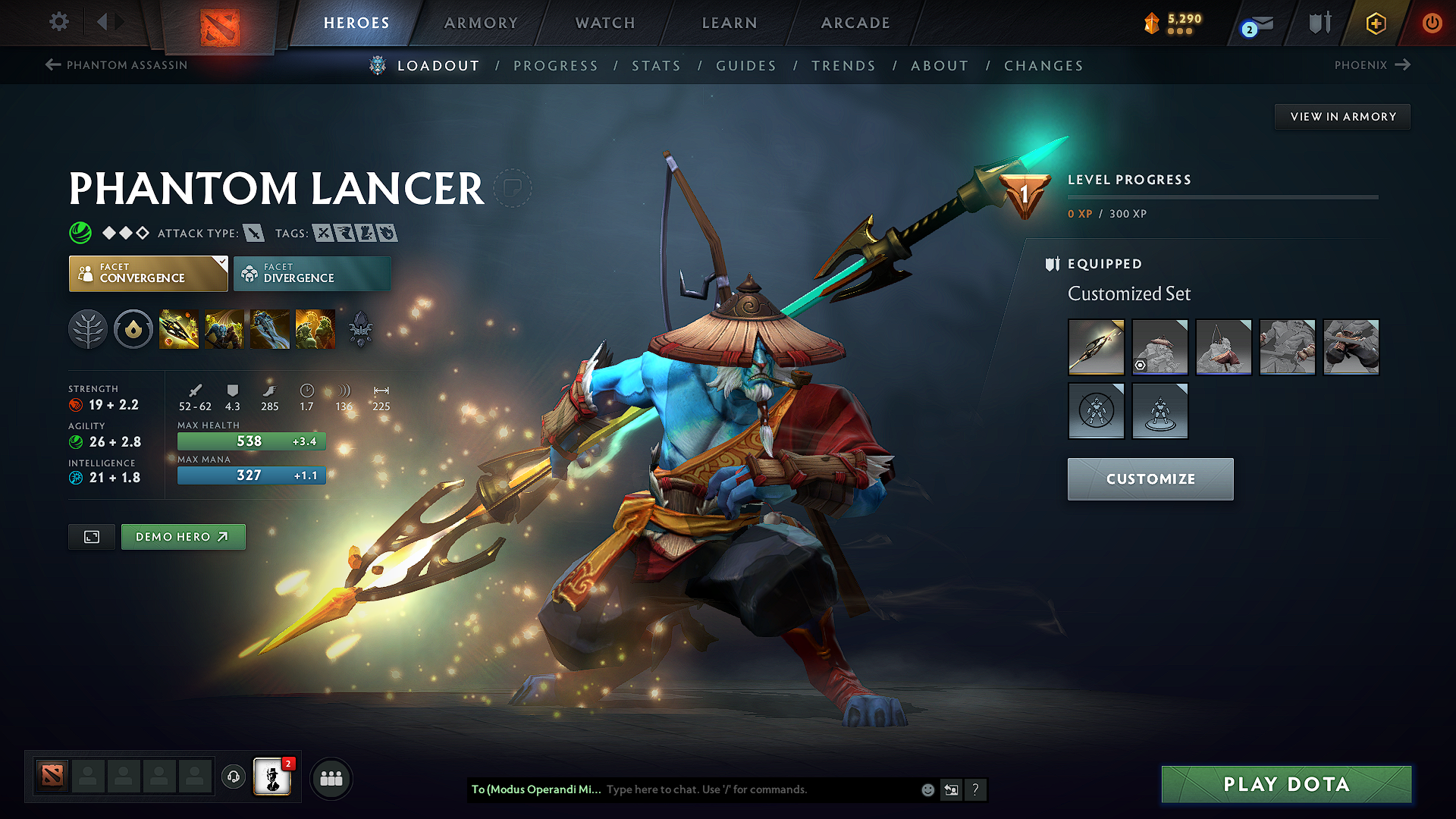Select the Spirit Lance ability icon
This screenshot has width=1456, height=819.
178,328
